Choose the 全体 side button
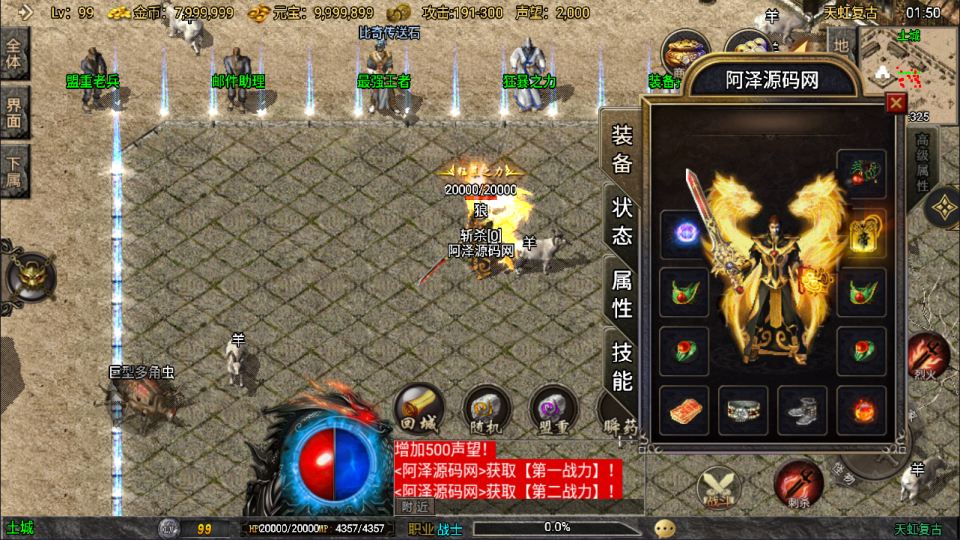The image size is (960, 540). point(15,53)
